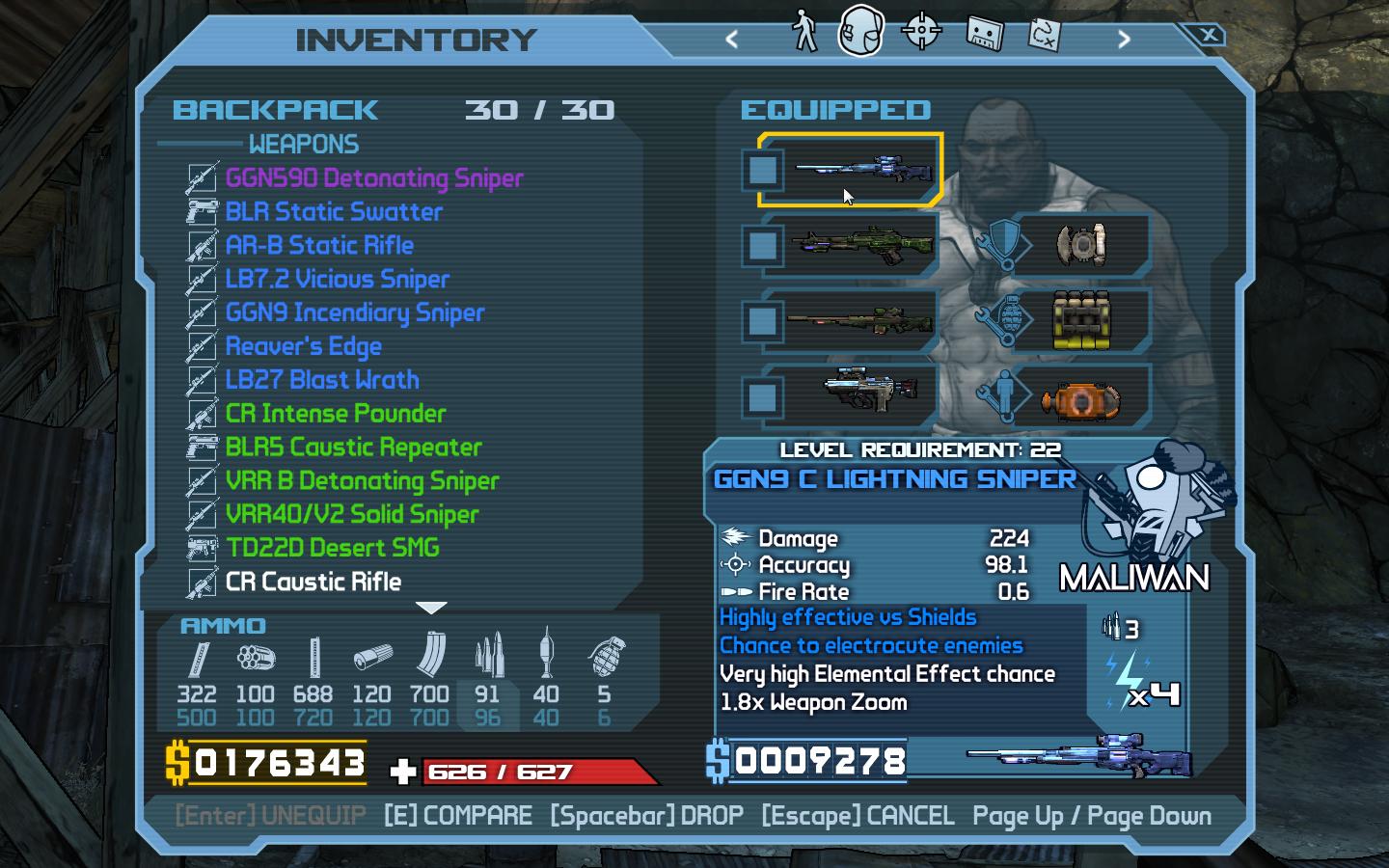
Task: Select the WEAPONS category header
Action: 304,145
